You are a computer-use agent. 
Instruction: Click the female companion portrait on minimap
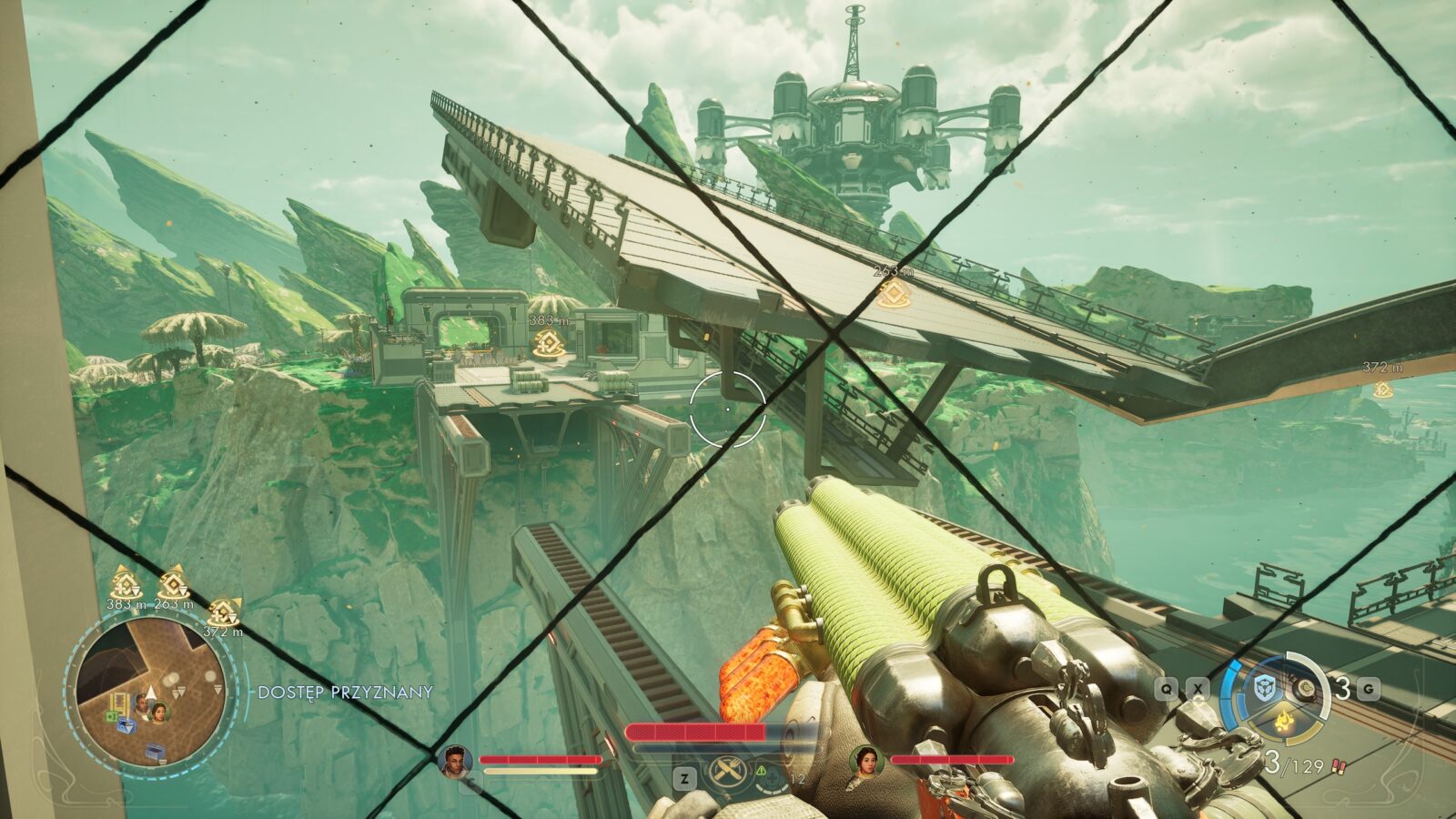point(159,710)
